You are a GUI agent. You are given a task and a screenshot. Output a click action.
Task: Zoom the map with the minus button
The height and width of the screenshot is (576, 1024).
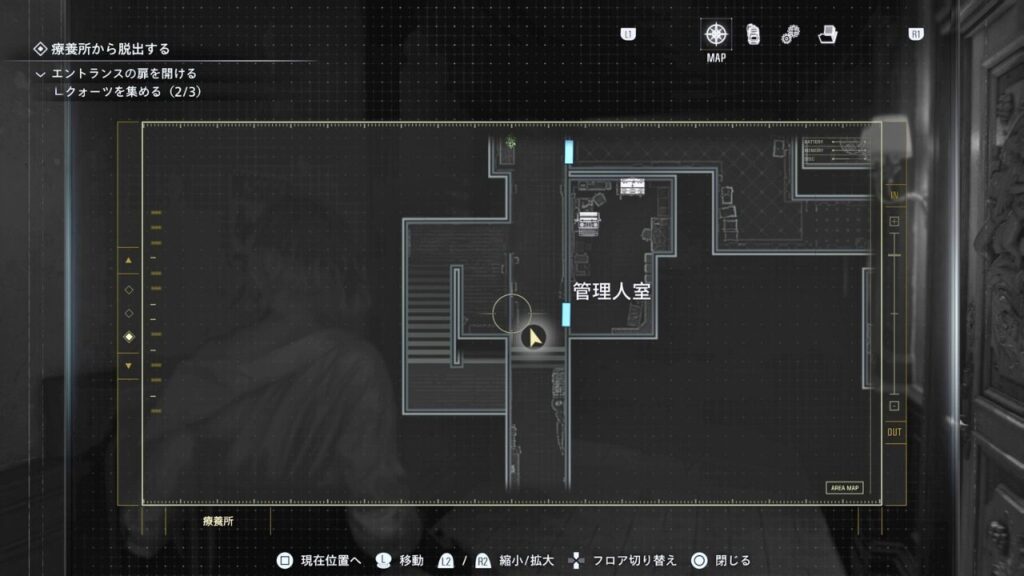point(894,408)
